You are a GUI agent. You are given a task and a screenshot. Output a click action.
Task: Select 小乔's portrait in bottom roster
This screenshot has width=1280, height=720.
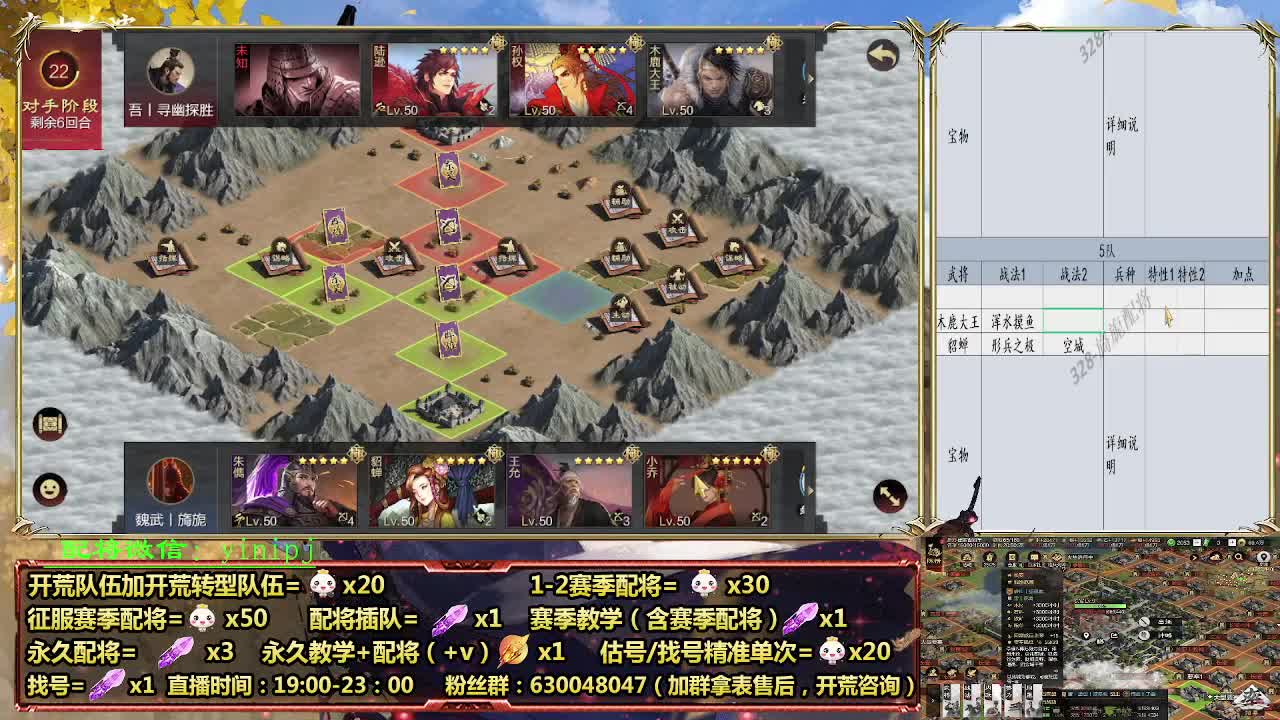pos(706,490)
